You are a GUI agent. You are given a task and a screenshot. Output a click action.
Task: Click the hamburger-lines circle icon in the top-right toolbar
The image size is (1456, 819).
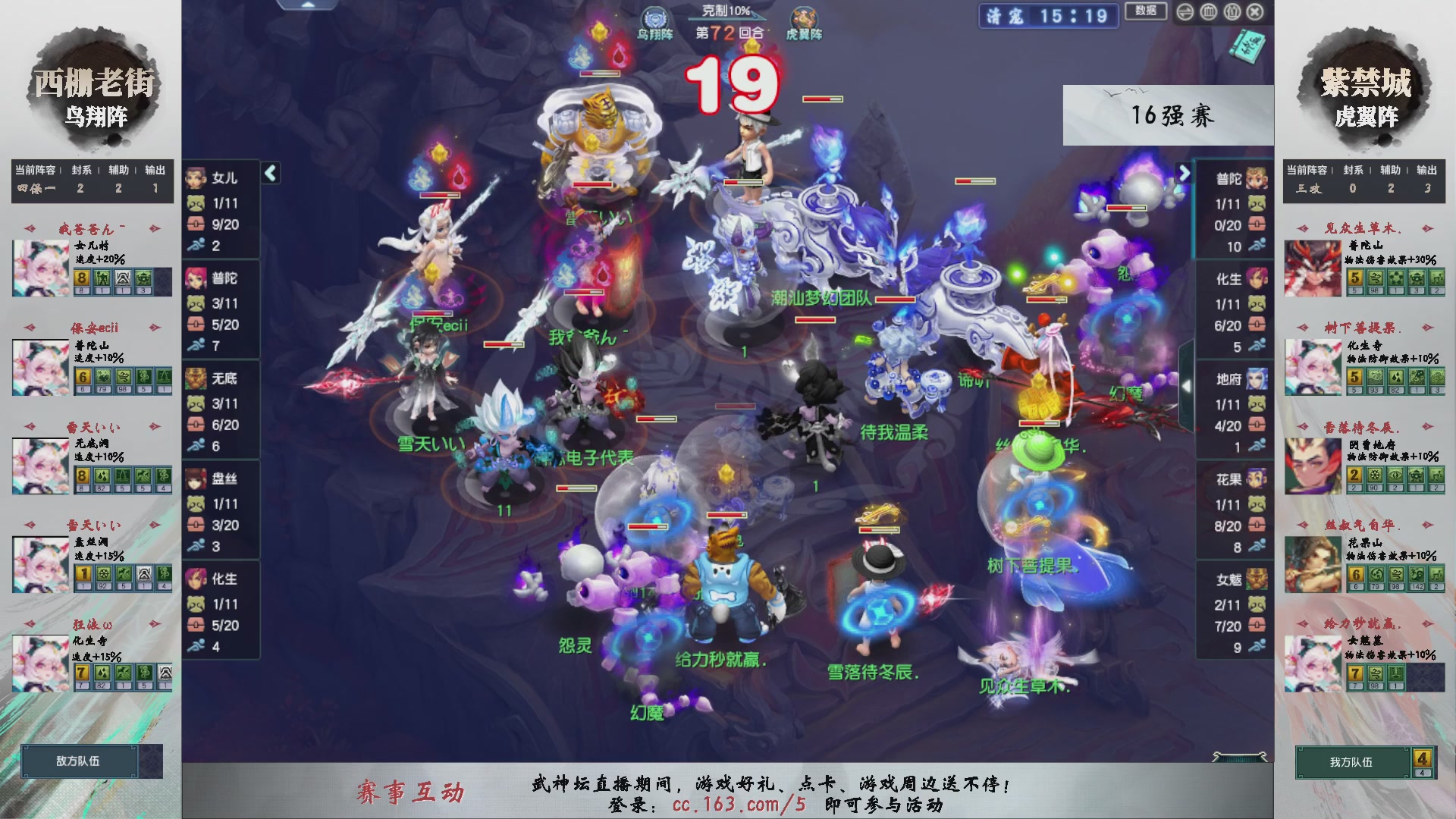[x=1185, y=13]
